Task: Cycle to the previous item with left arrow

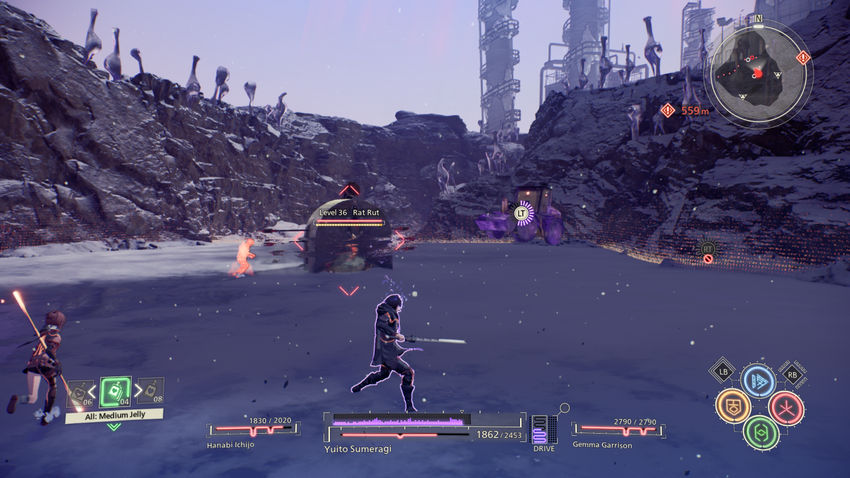Action: point(92,391)
